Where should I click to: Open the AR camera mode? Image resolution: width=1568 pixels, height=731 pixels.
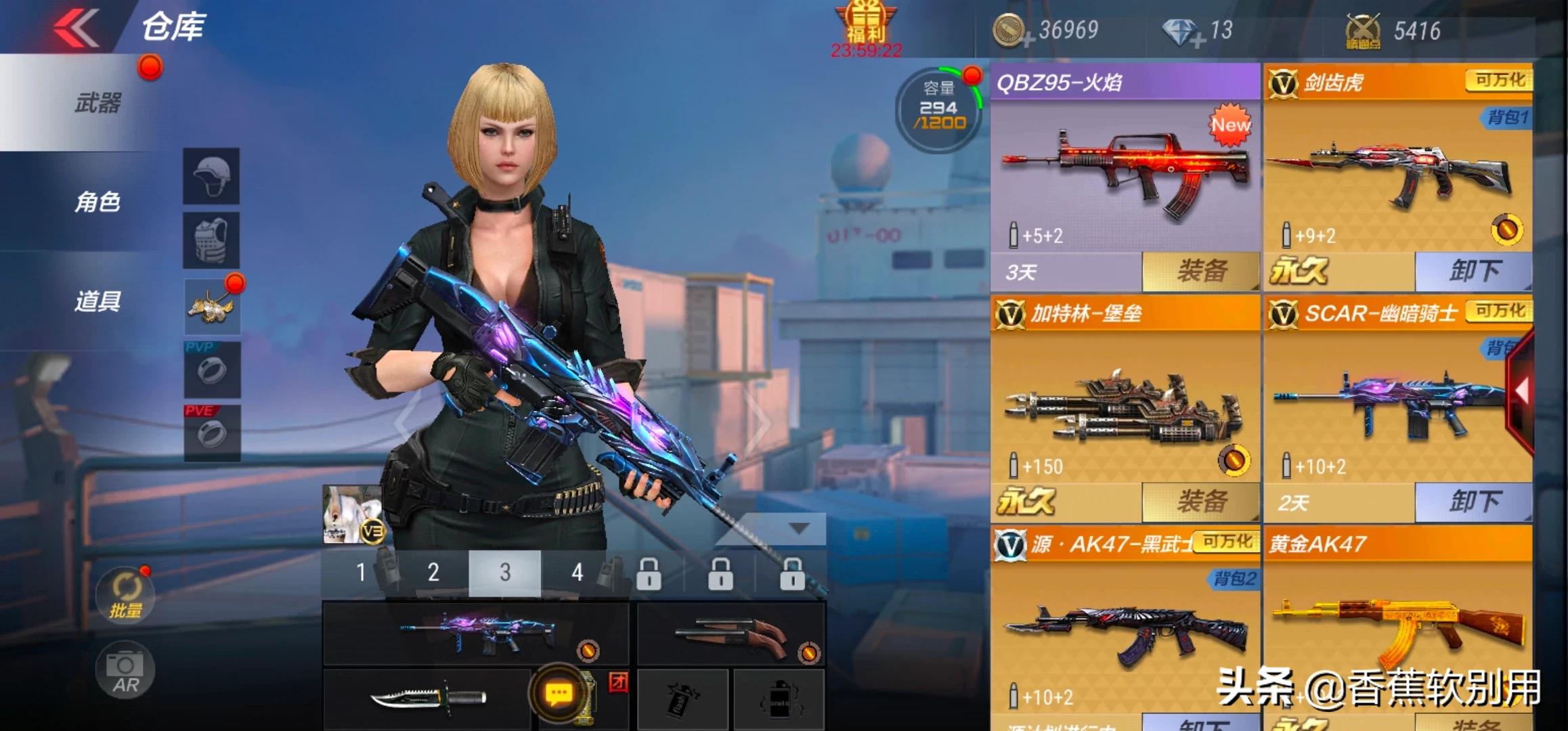pos(125,671)
